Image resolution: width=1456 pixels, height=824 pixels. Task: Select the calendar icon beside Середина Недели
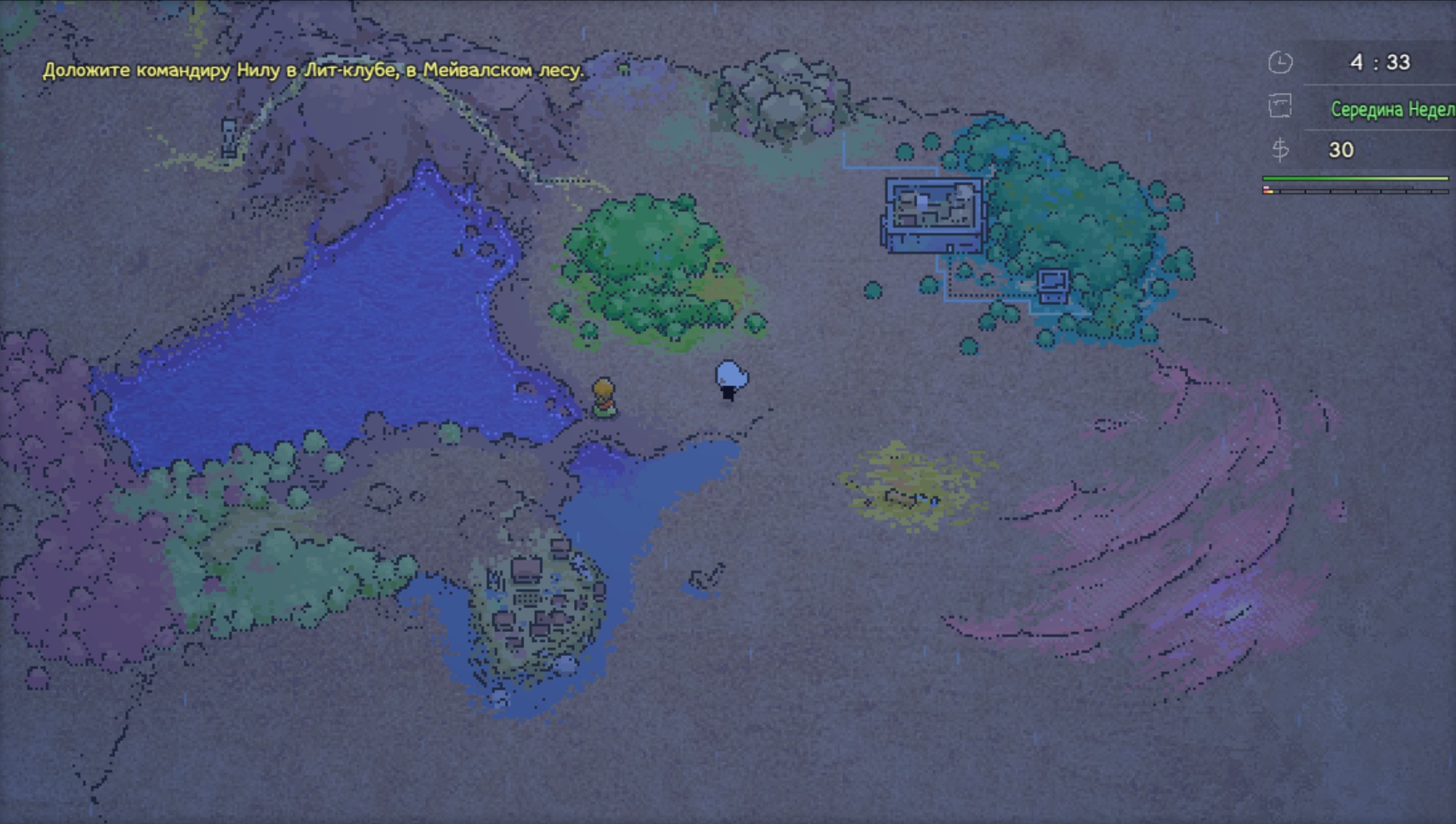(x=1279, y=107)
